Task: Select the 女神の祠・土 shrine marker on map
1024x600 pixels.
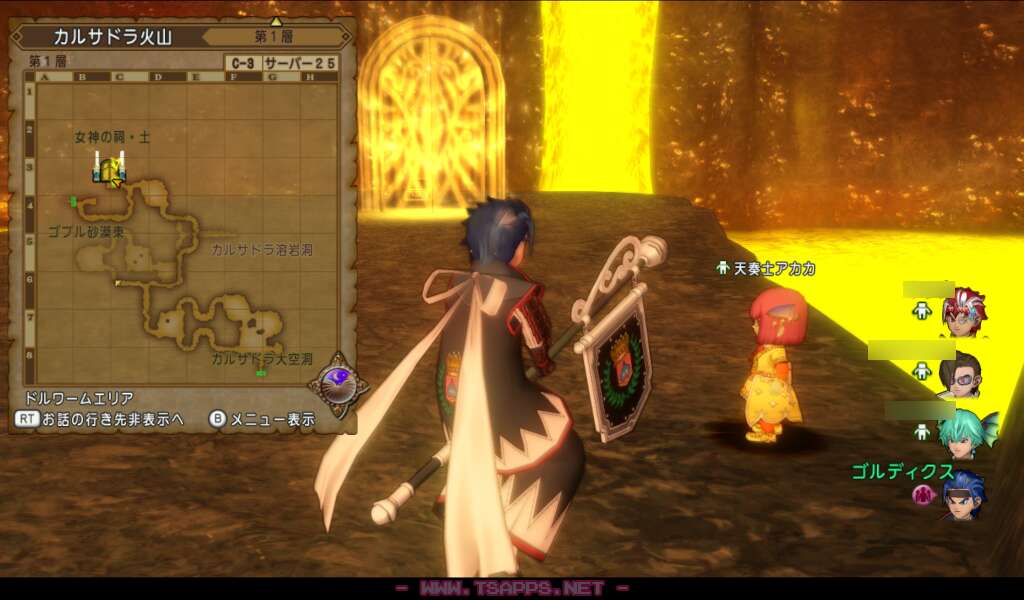Action: click(109, 169)
